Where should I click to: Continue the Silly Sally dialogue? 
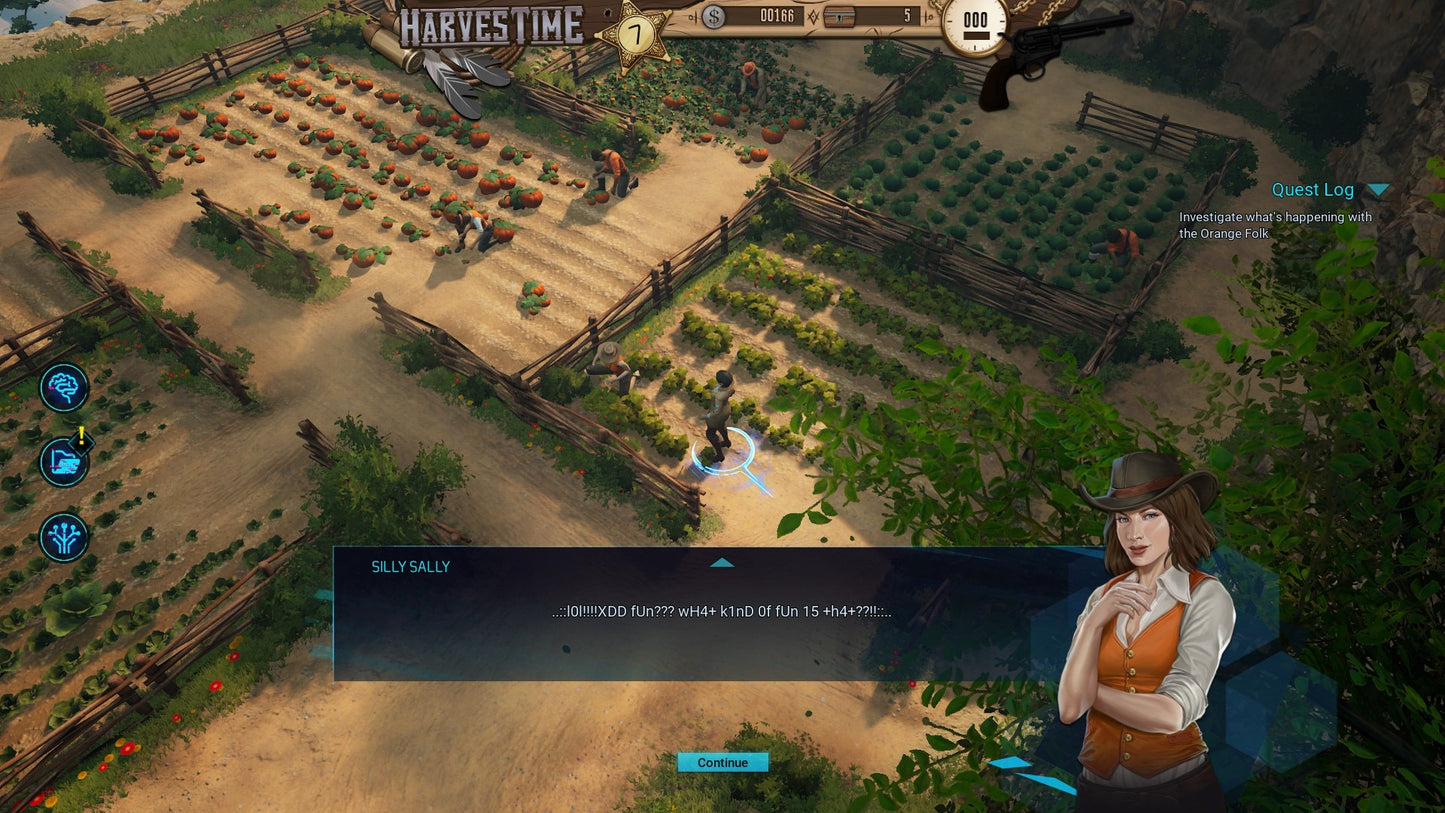(x=722, y=763)
